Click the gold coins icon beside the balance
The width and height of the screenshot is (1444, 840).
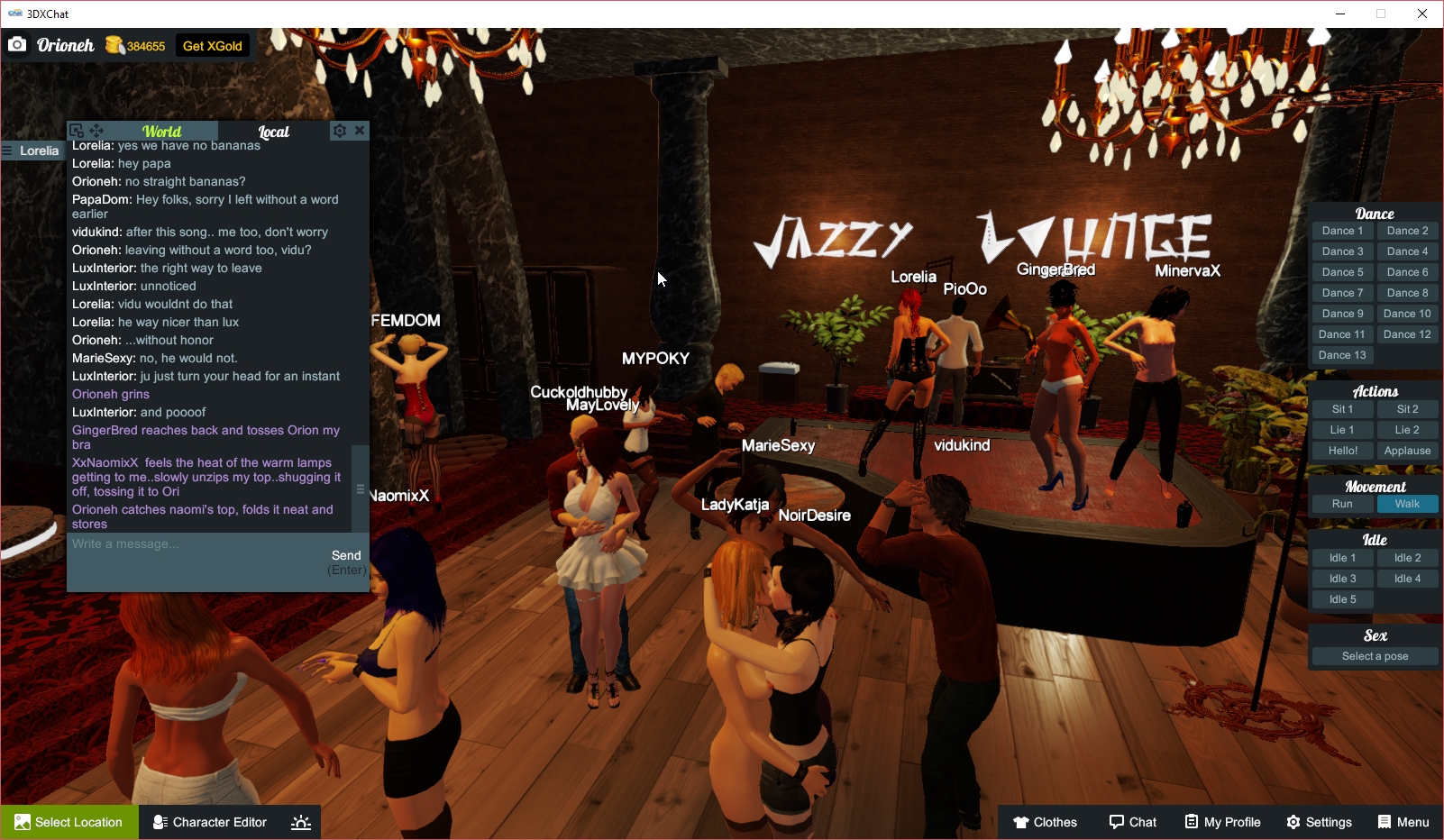115,44
